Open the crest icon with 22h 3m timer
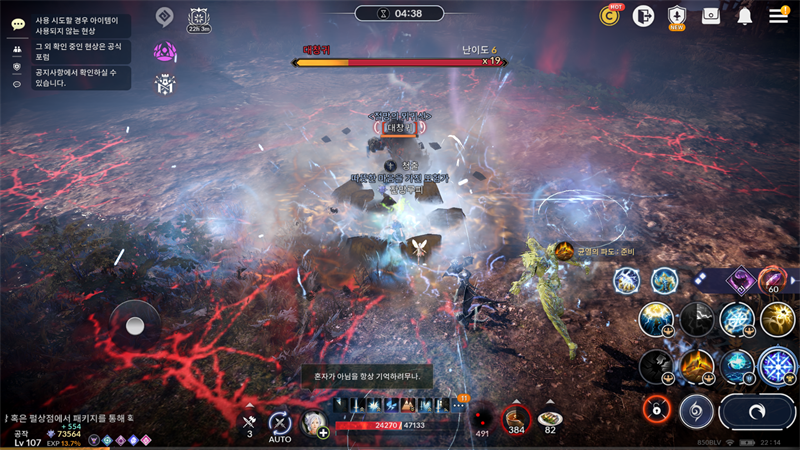This screenshot has width=800, height=450. click(x=198, y=18)
